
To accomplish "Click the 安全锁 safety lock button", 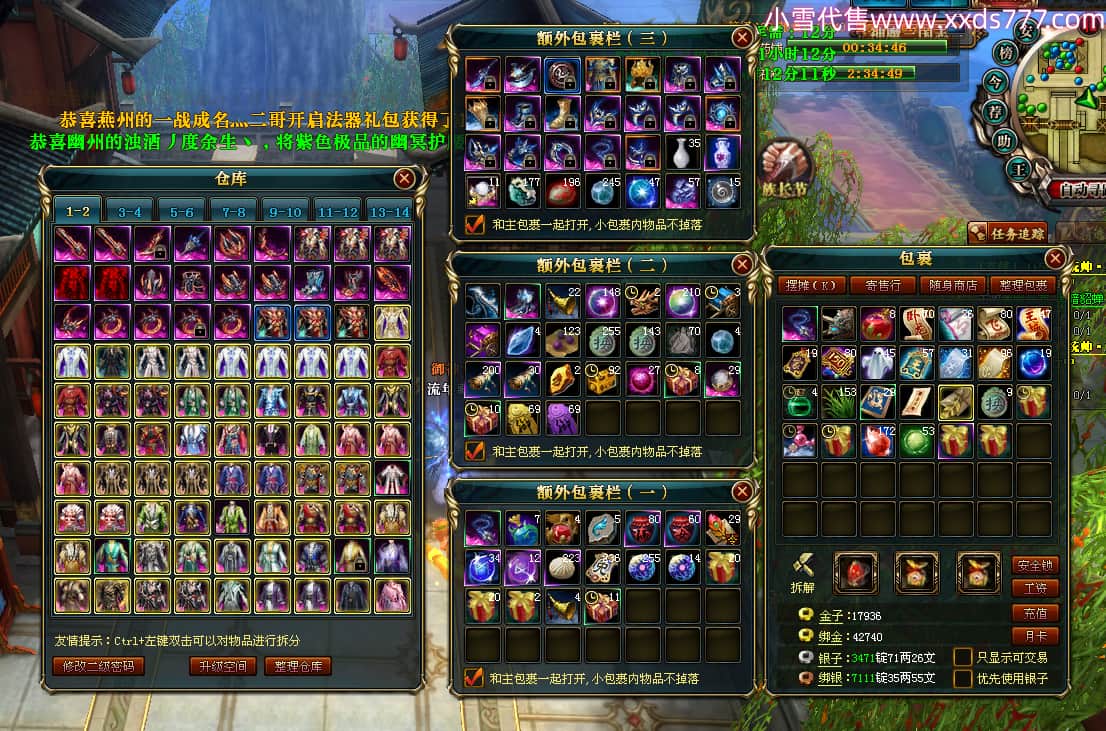I will tap(1035, 565).
